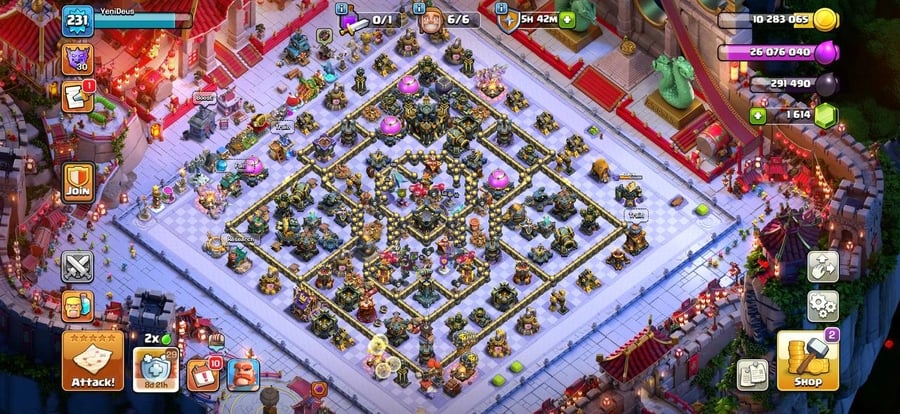Open the crossed swords battle log
This screenshot has width=900, height=414.
(77, 267)
